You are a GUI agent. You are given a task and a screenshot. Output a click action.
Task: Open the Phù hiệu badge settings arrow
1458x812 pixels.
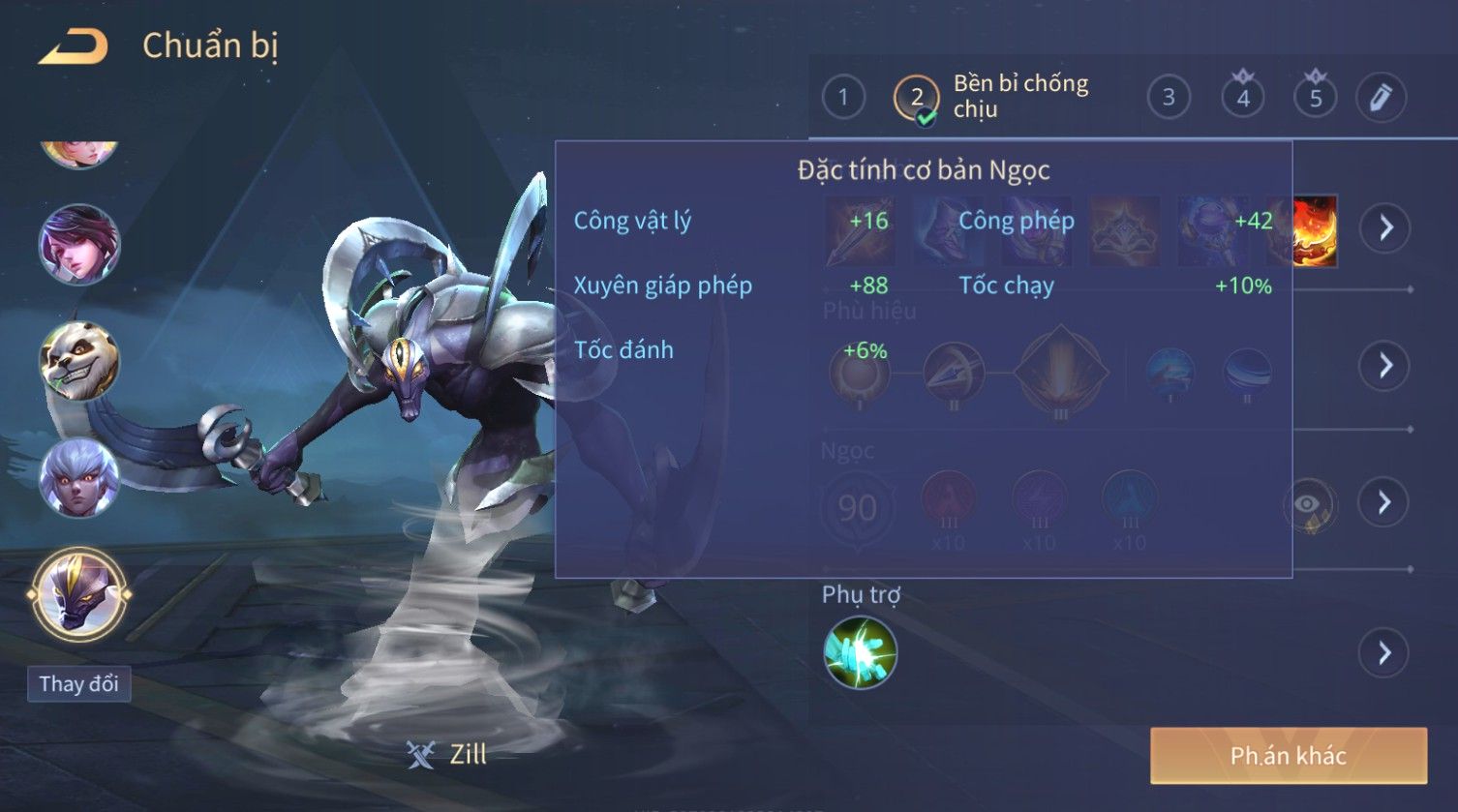(x=1385, y=366)
